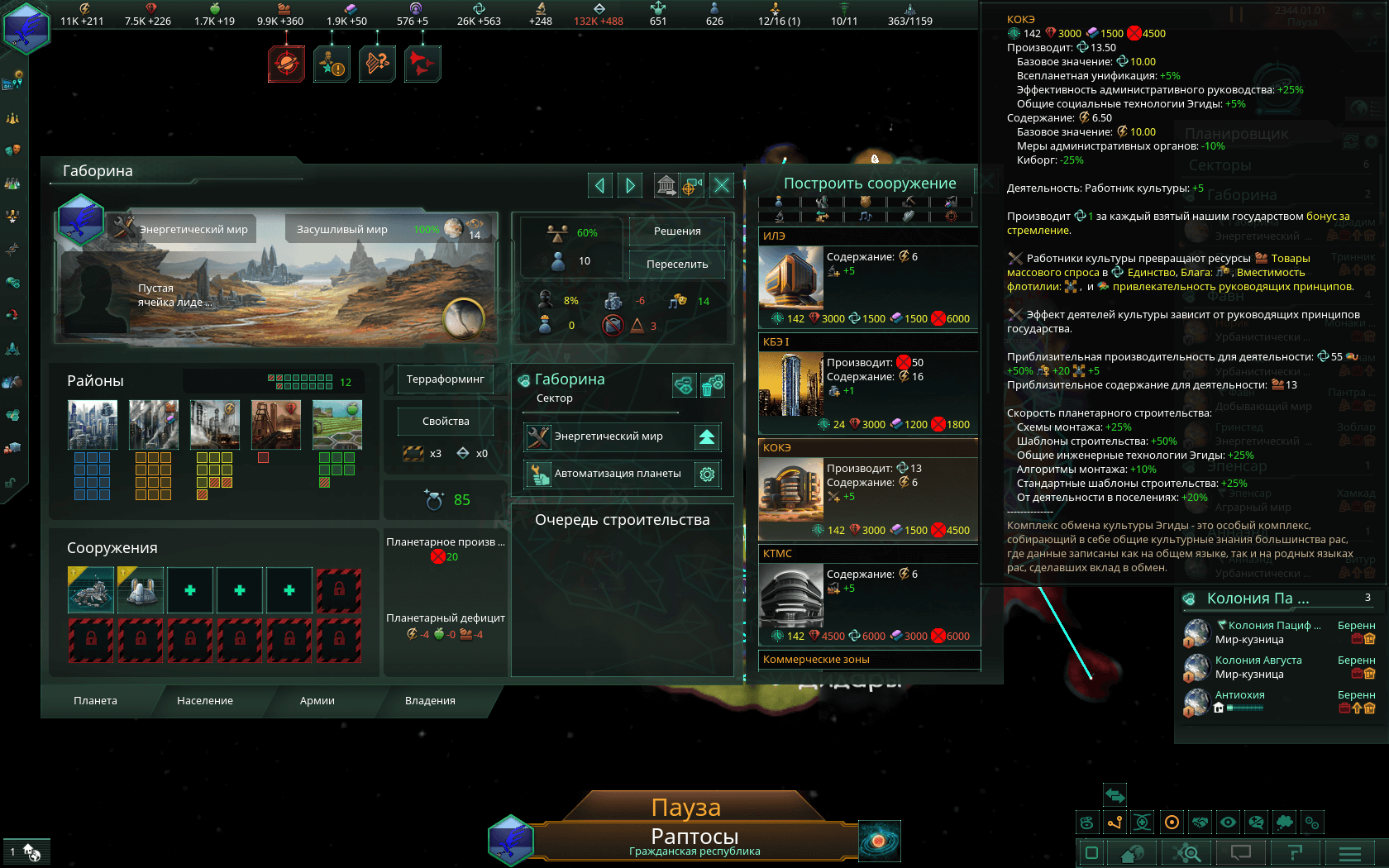Open the Терраформинг button
Screen dimensions: 1389x868
(x=445, y=379)
